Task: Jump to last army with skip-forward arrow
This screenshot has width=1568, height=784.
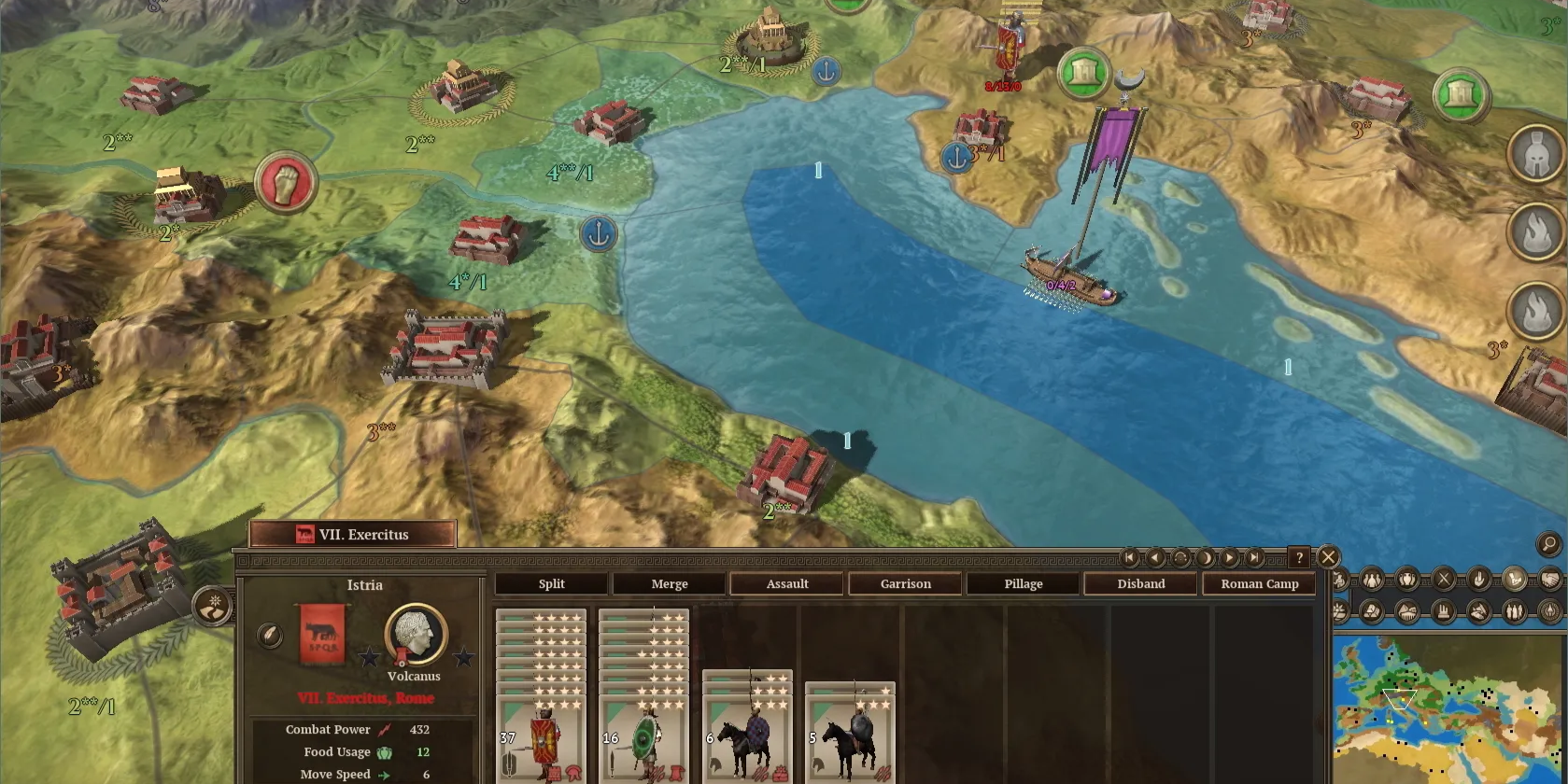Action: (x=1254, y=557)
